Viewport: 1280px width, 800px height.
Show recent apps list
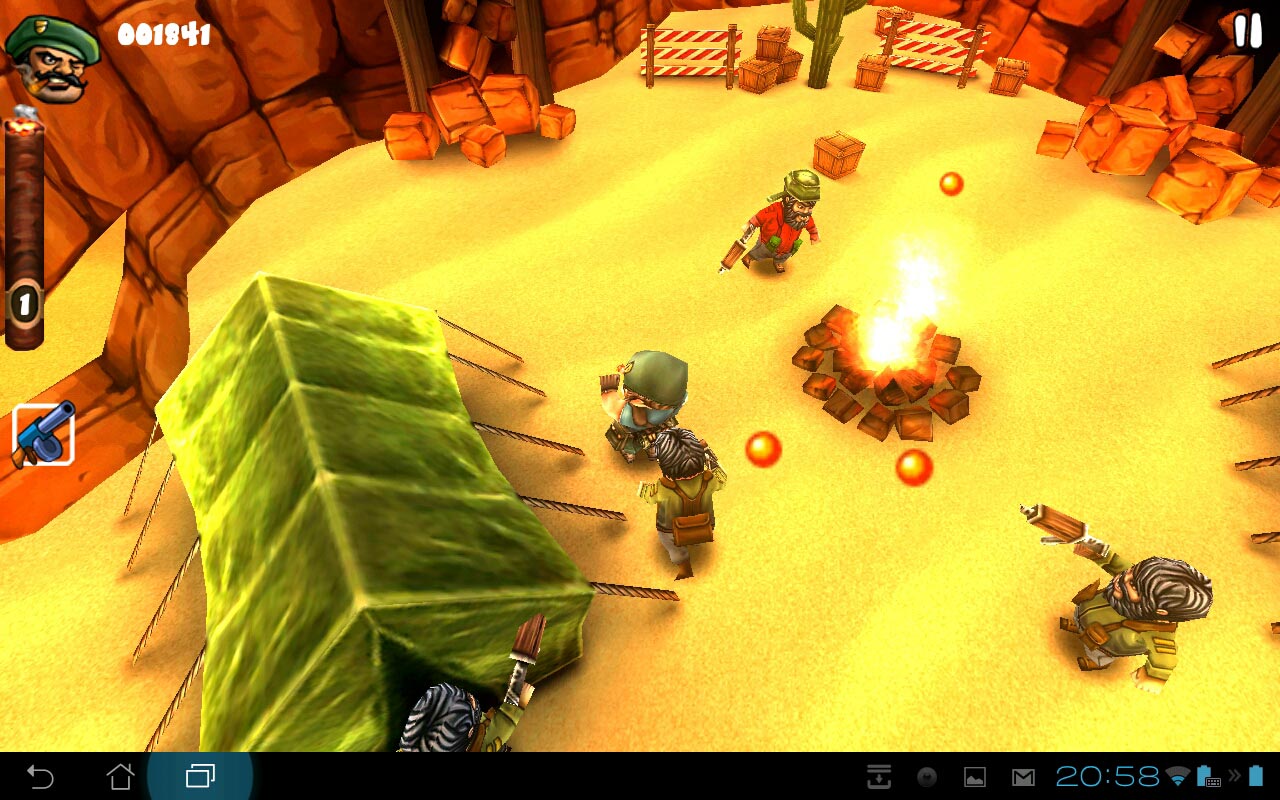tap(200, 776)
